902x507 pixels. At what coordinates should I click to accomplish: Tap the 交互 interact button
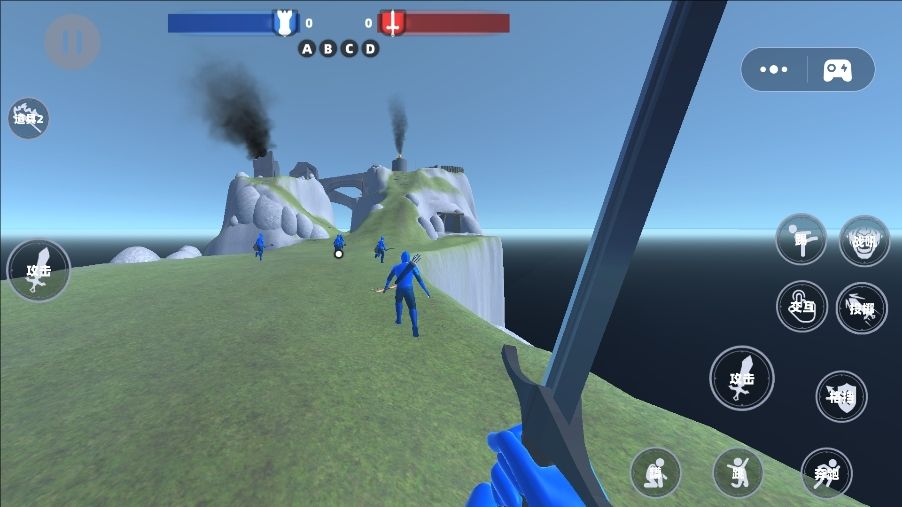(x=802, y=306)
